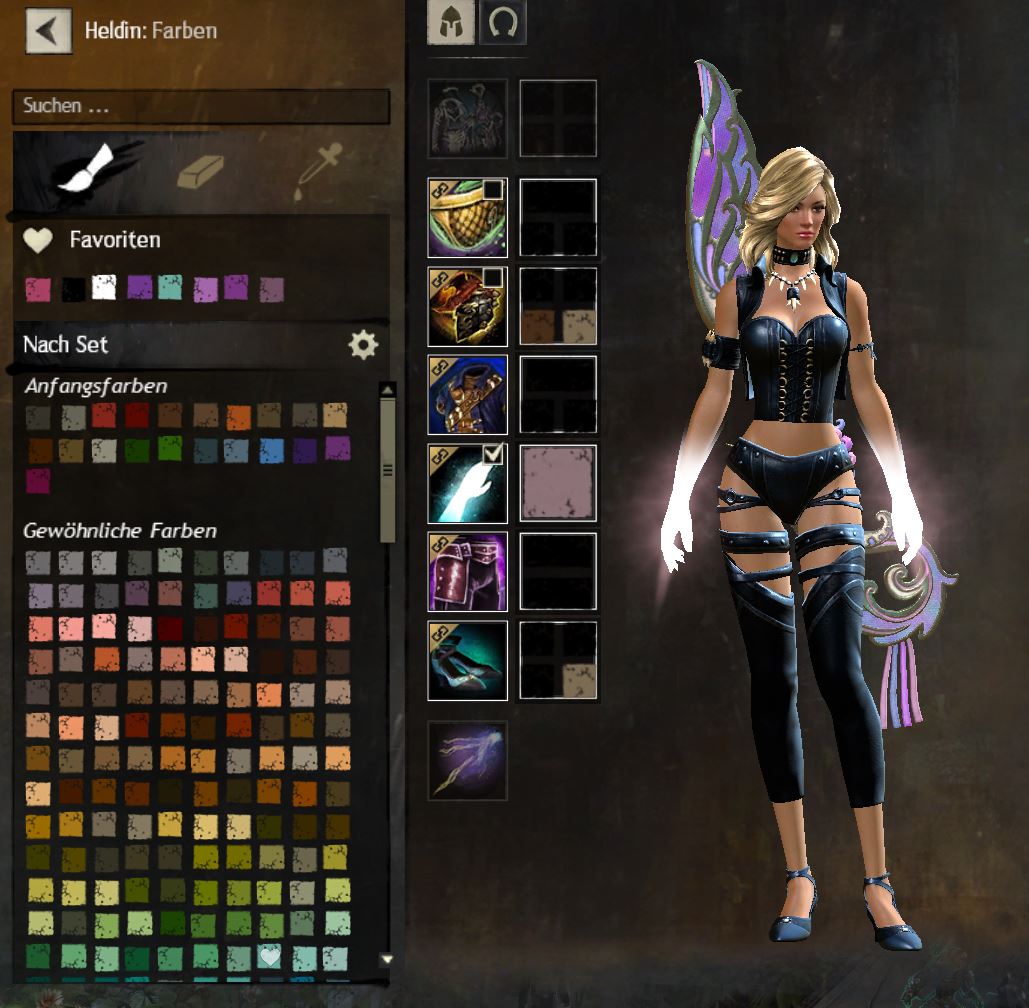The width and height of the screenshot is (1029, 1008).
Task: Pick the black favorite dye swatch
Action: click(73, 289)
